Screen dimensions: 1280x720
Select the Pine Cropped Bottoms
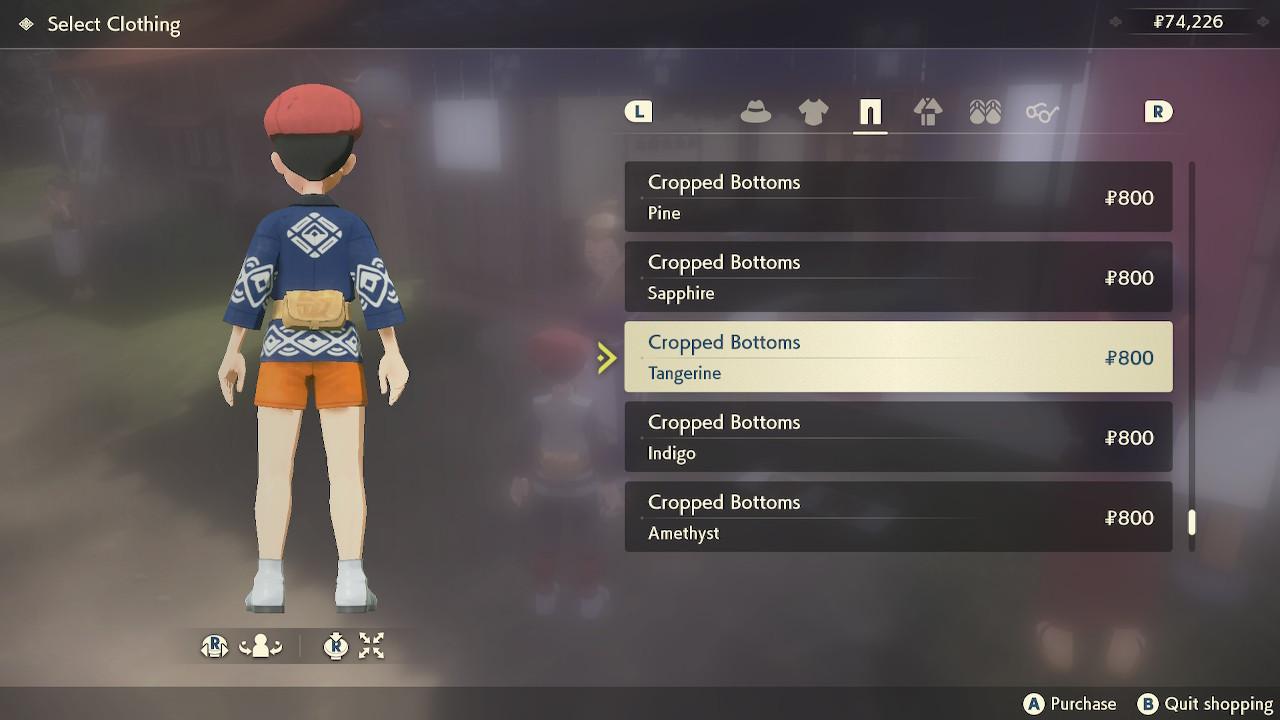(898, 197)
